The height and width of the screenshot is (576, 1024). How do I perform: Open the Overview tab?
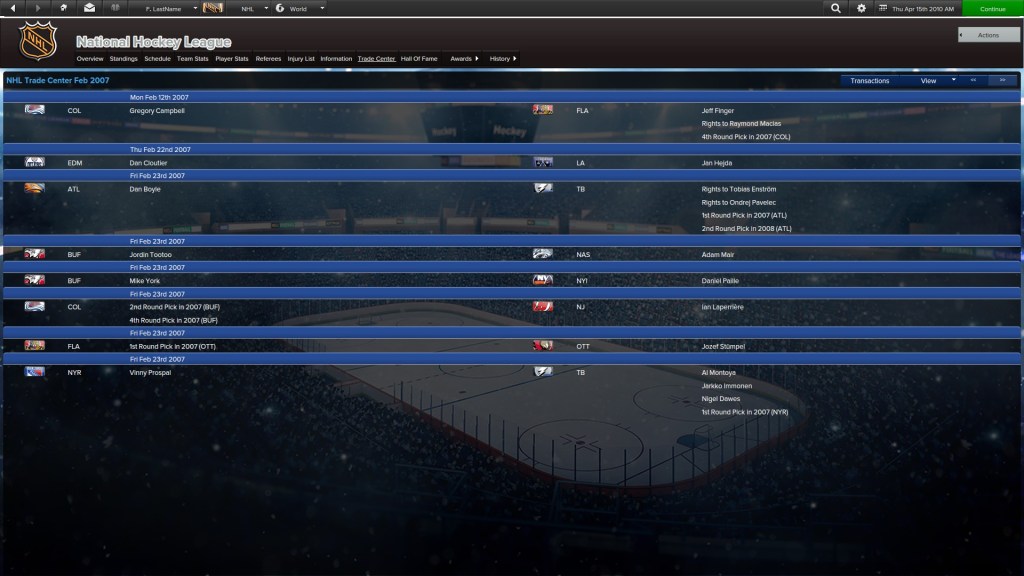pyautogui.click(x=90, y=59)
